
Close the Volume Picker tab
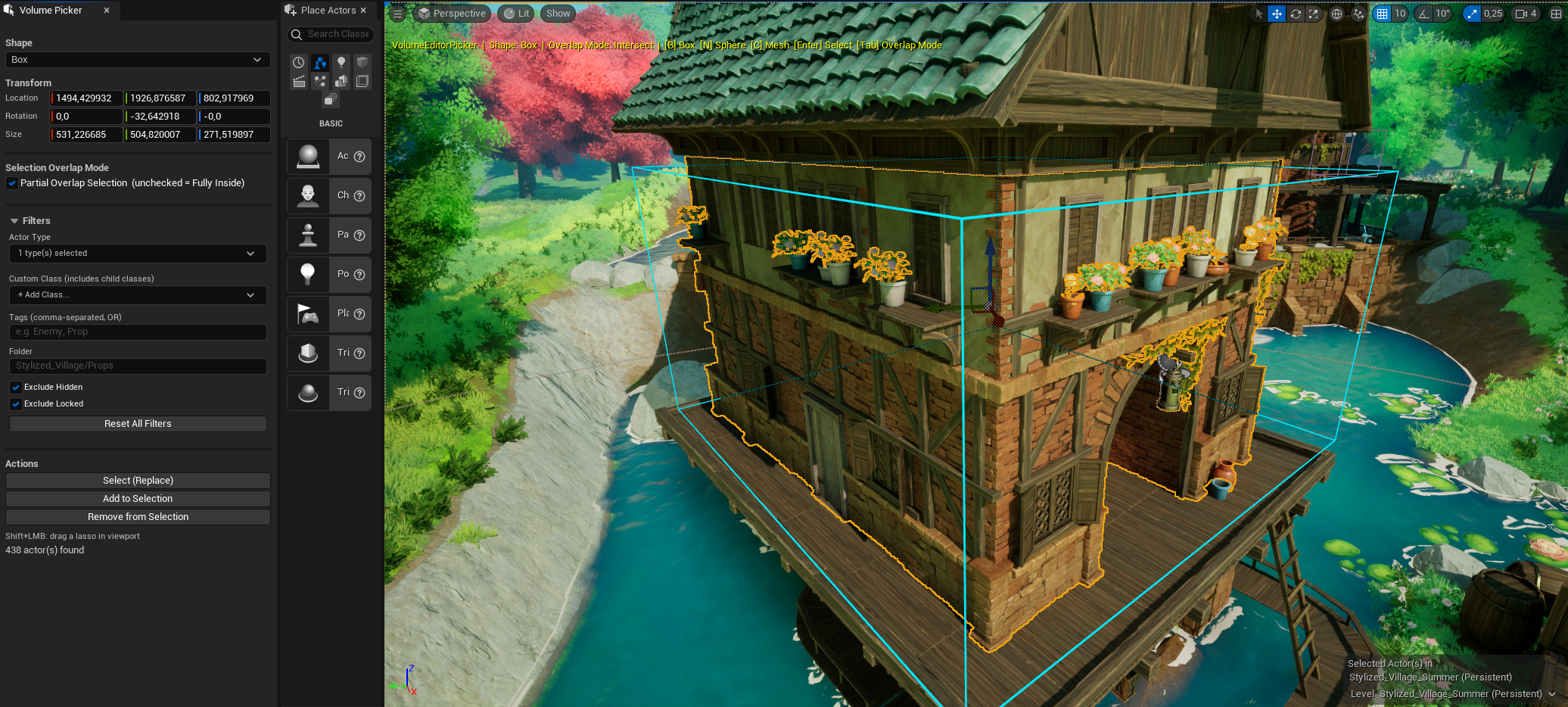(x=107, y=11)
